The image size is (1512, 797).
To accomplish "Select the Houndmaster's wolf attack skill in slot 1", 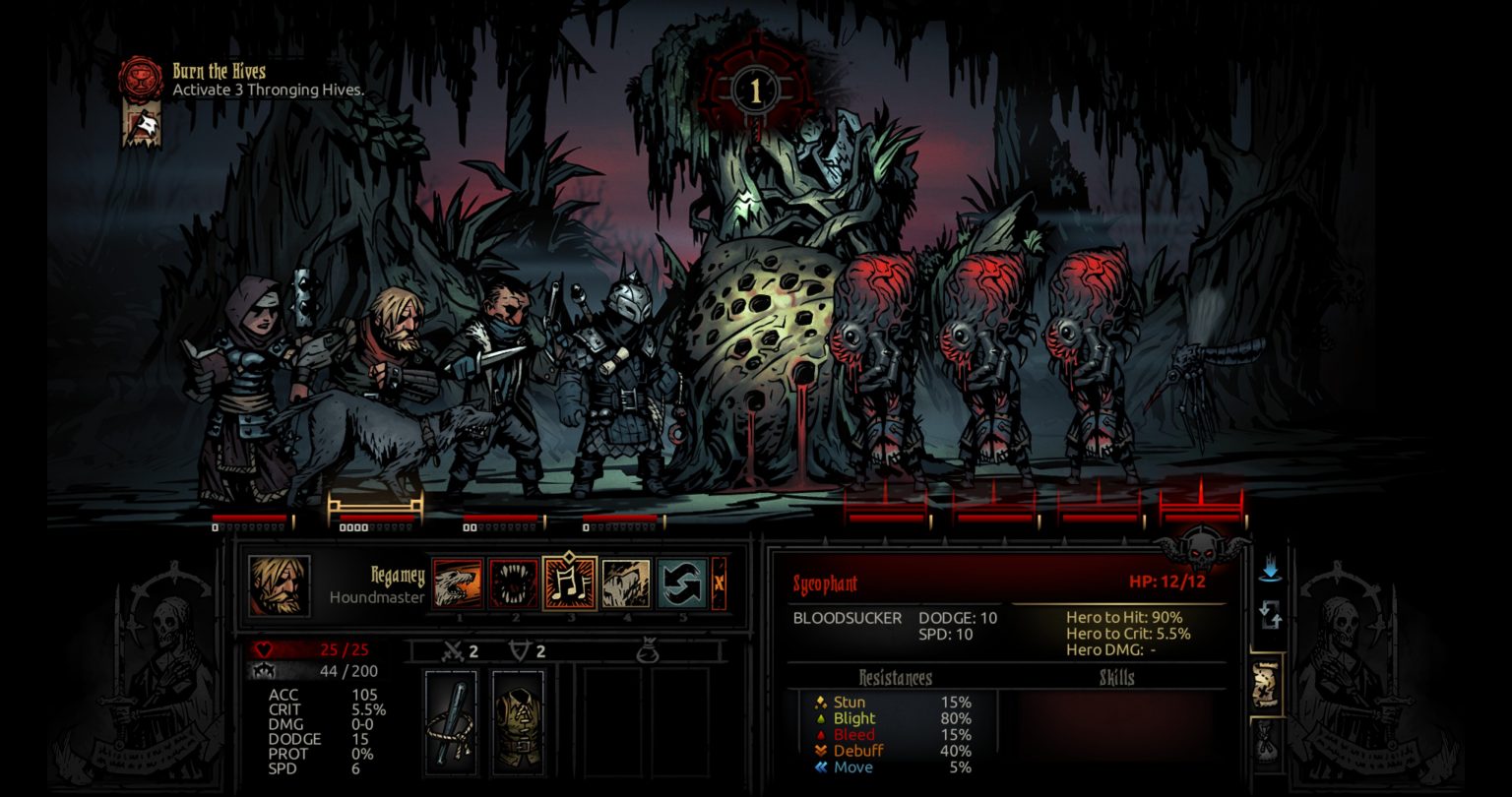I will click(x=459, y=584).
